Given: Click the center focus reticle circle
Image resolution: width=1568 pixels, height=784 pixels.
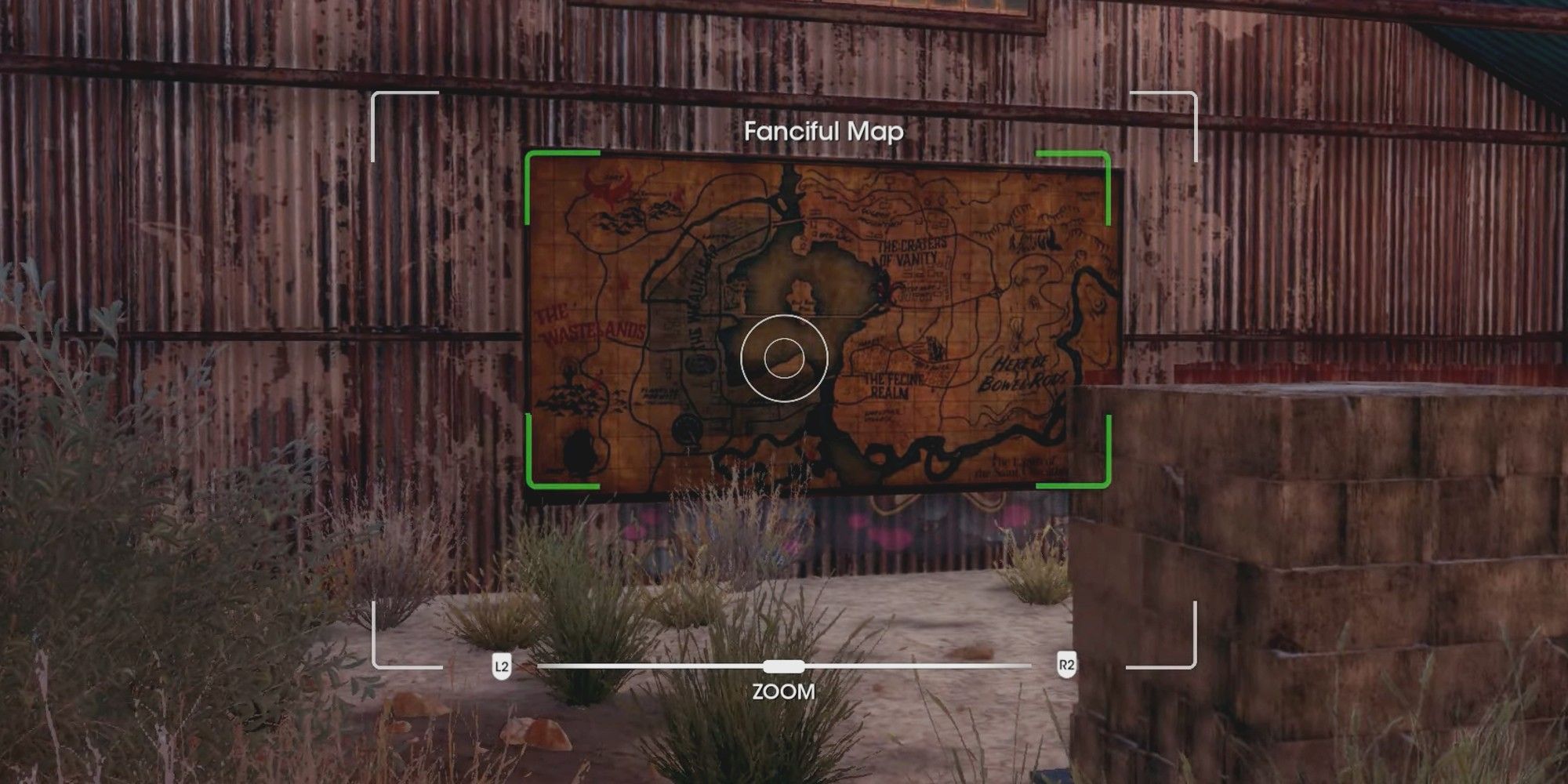Looking at the screenshot, I should (784, 359).
